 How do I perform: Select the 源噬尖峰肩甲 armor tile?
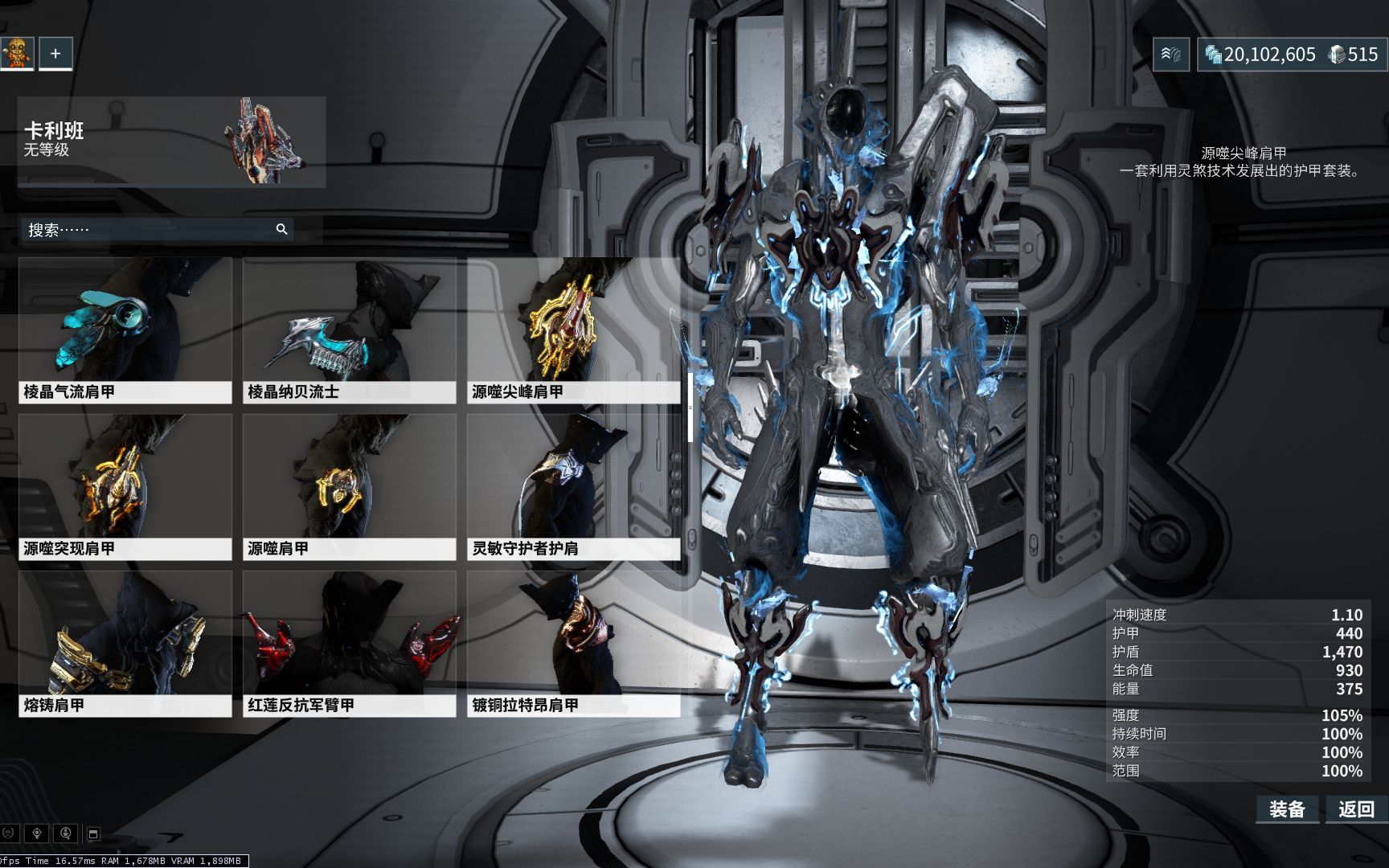coord(573,330)
